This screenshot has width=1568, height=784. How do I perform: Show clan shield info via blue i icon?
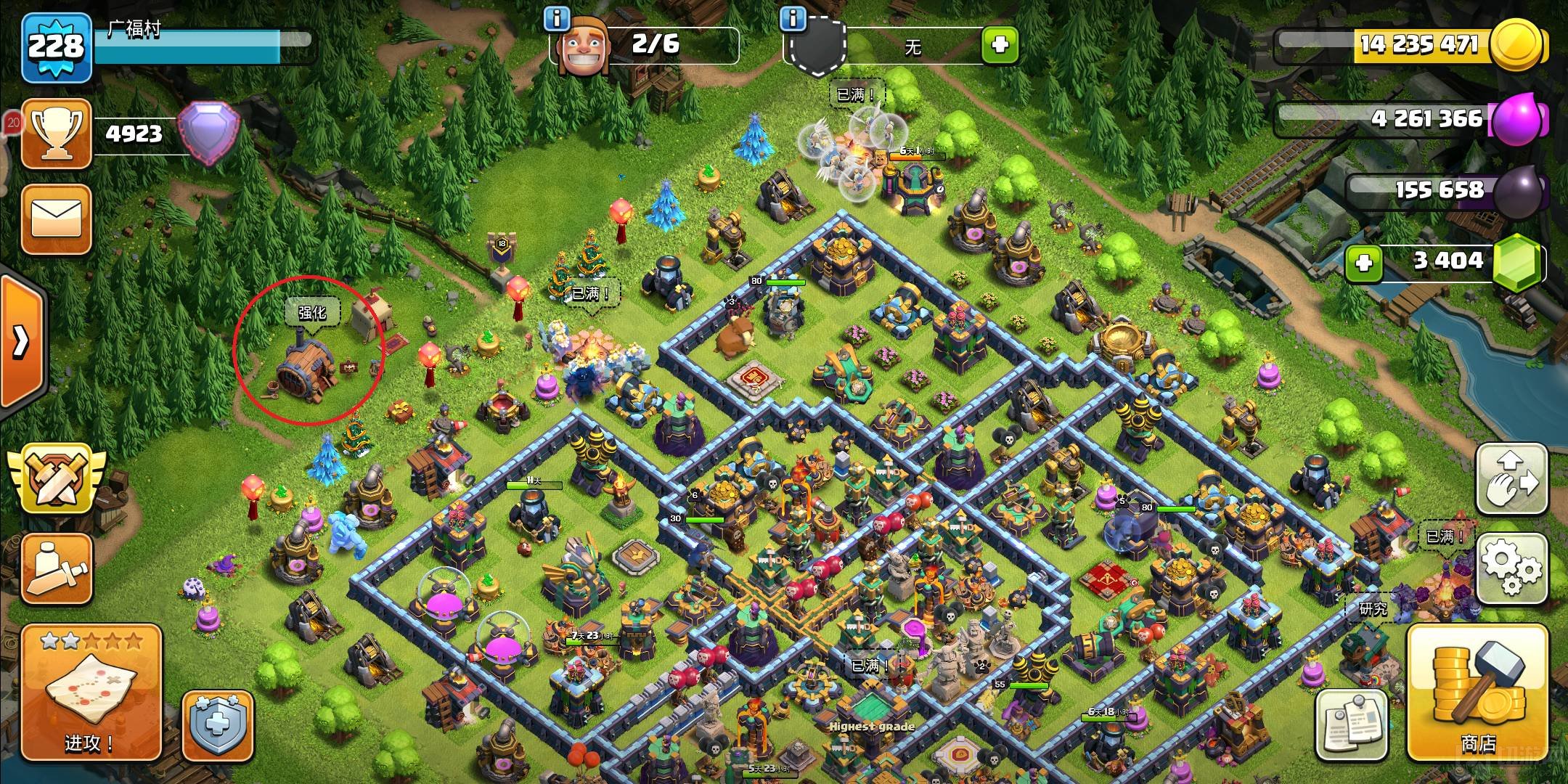pos(793,19)
